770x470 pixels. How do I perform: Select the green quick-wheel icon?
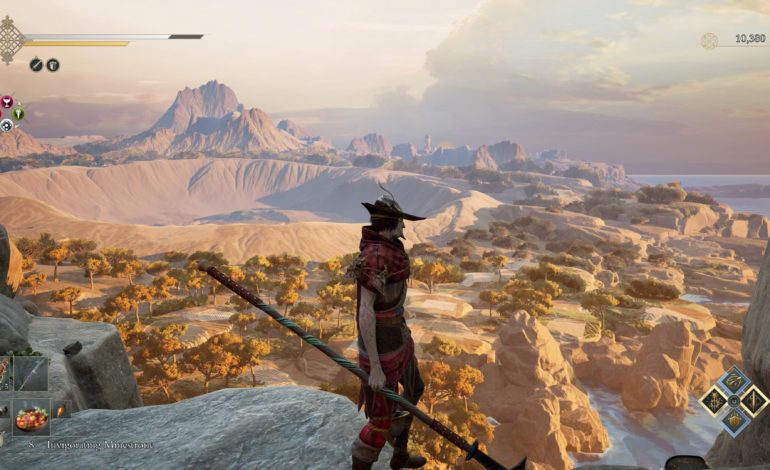tap(18, 113)
